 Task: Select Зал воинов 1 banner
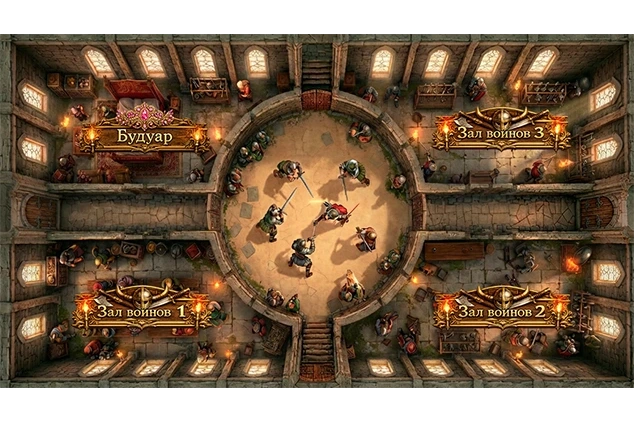(142, 310)
